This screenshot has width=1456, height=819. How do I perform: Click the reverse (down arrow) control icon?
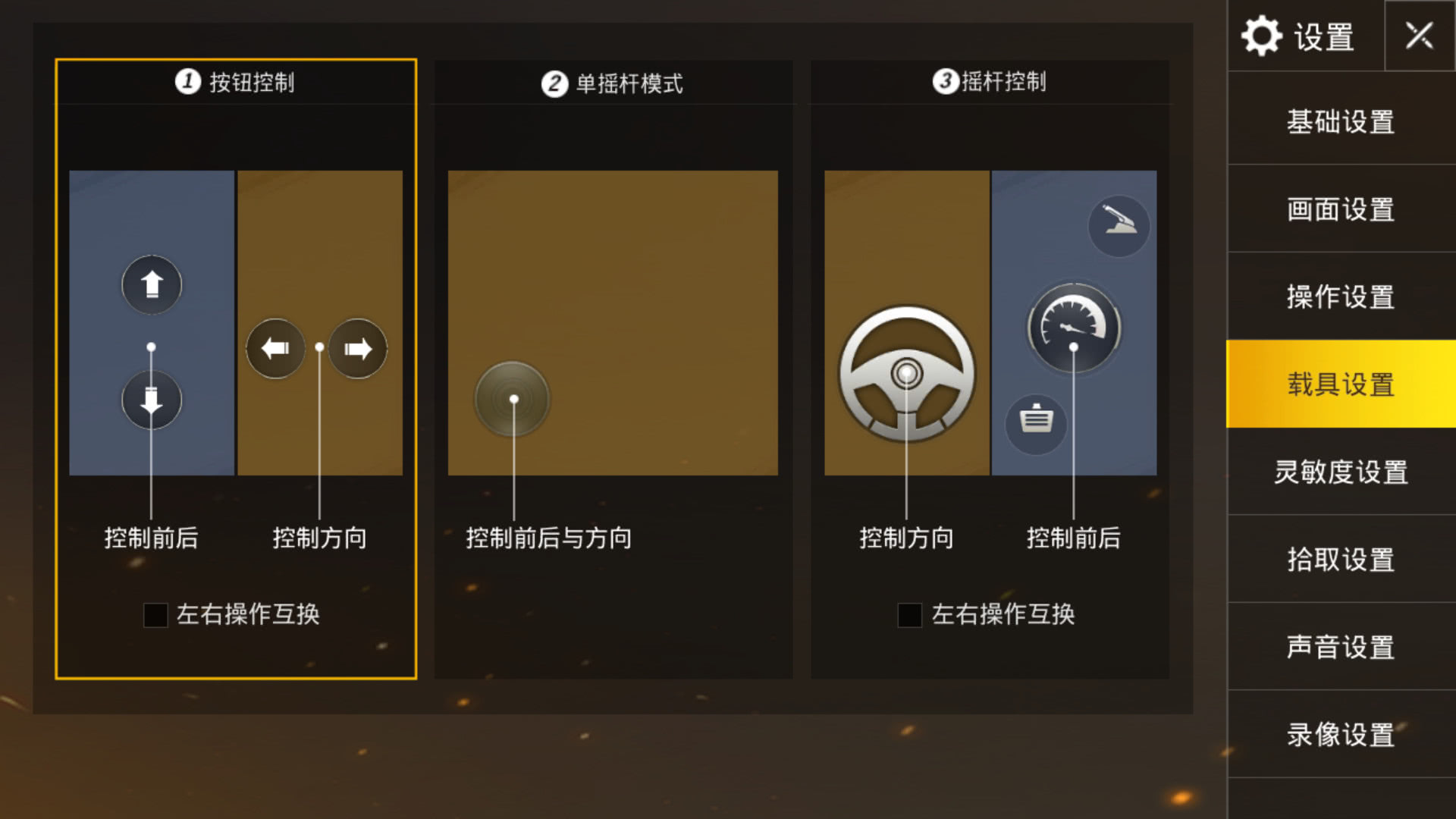click(151, 400)
